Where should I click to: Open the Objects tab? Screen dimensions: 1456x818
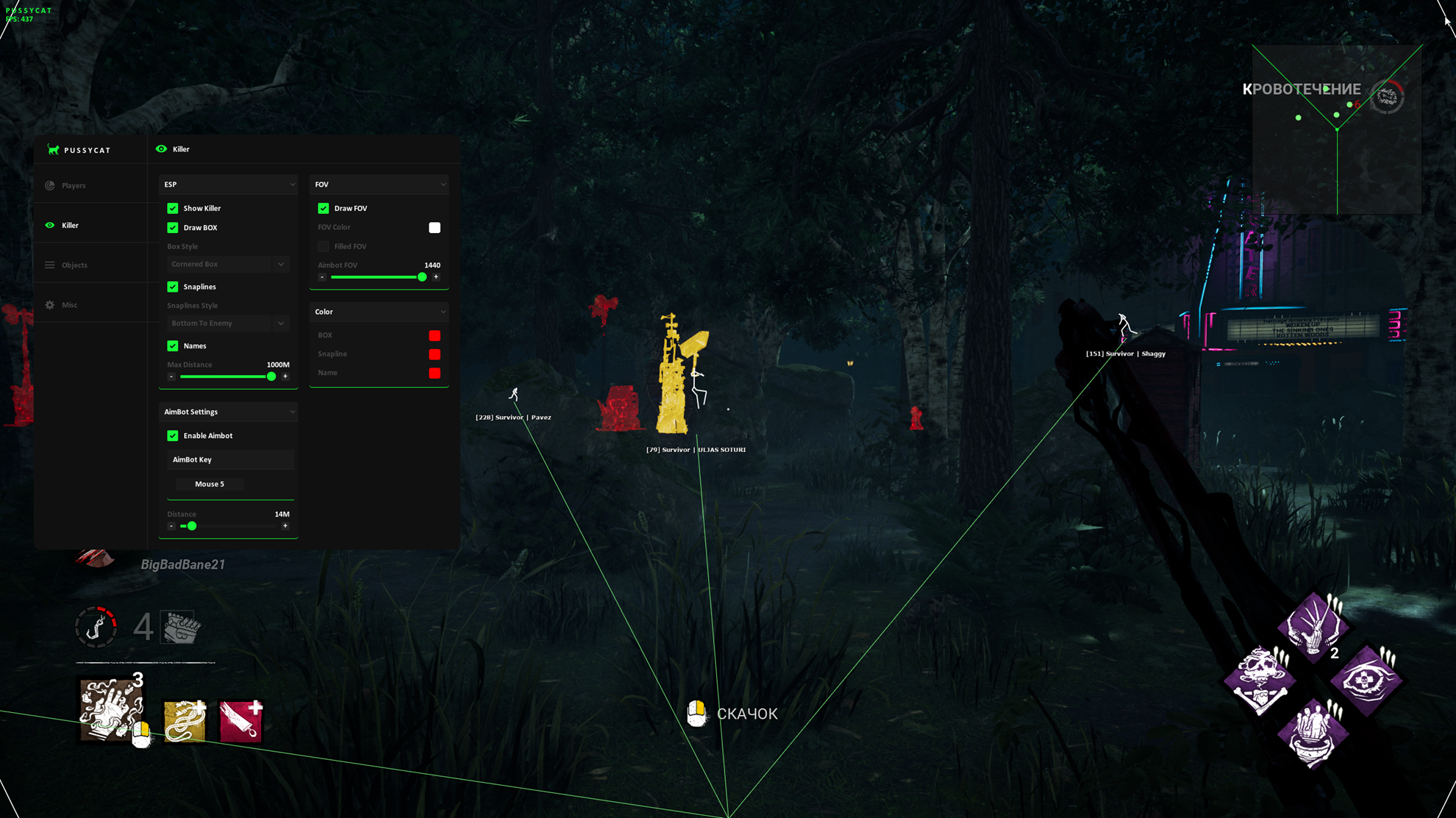74,265
